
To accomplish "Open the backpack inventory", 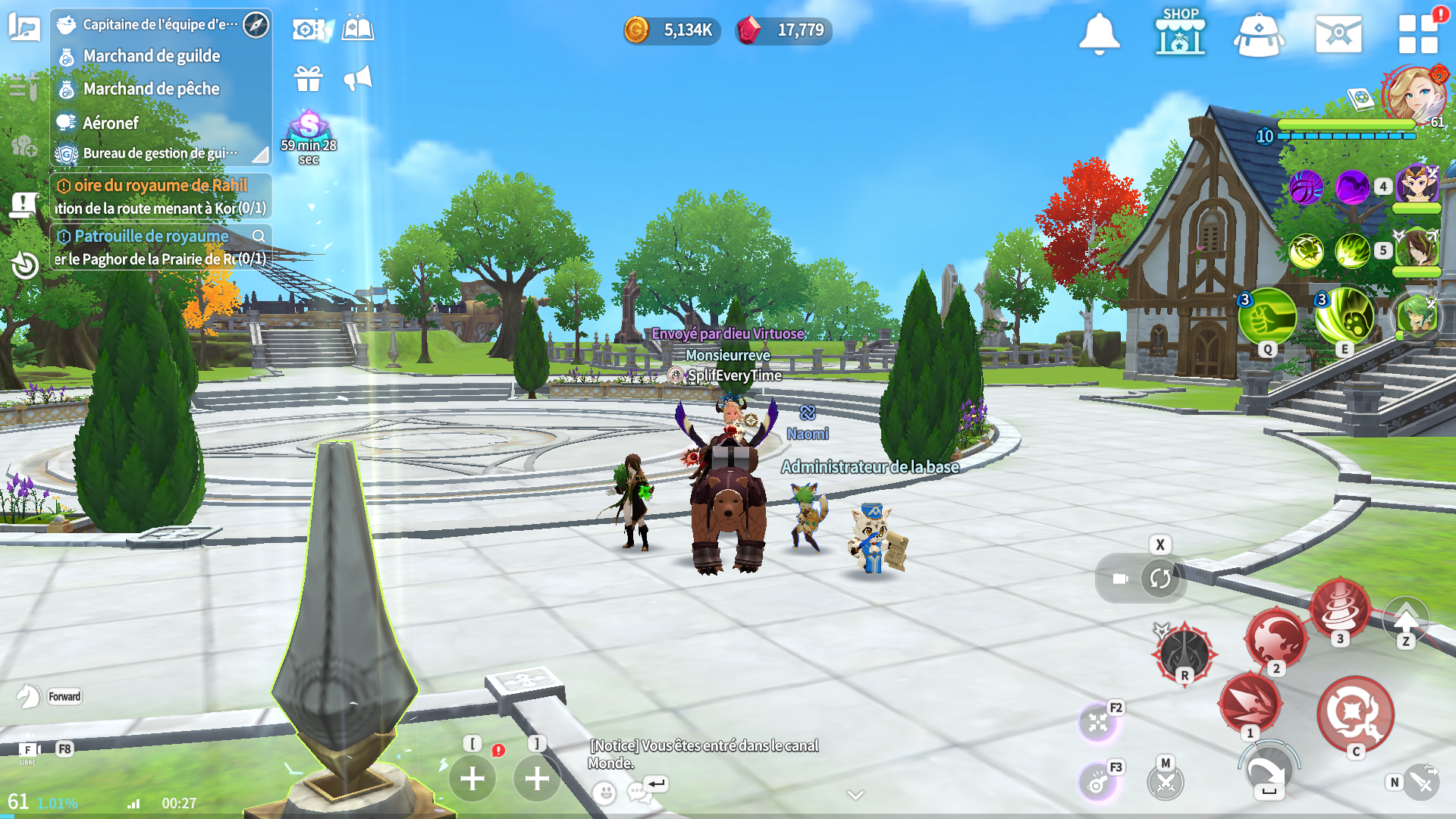I will tap(1259, 33).
